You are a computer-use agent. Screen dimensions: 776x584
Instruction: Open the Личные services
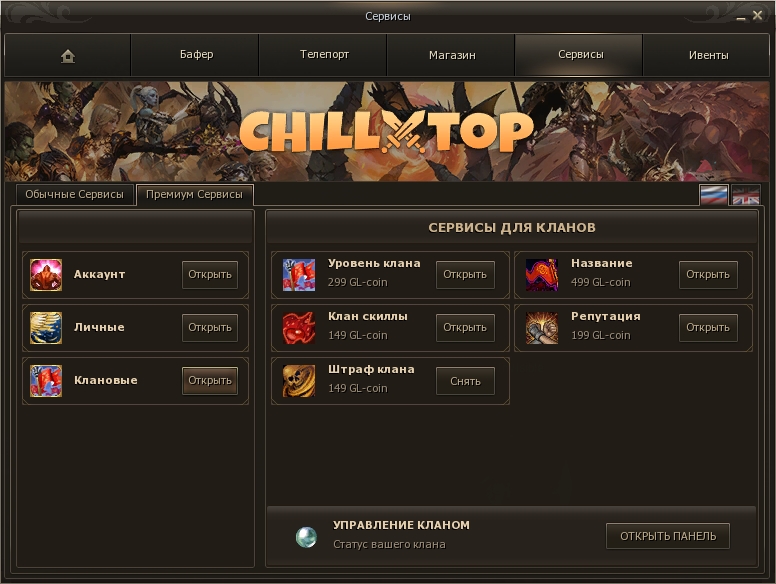pyautogui.click(x=210, y=327)
